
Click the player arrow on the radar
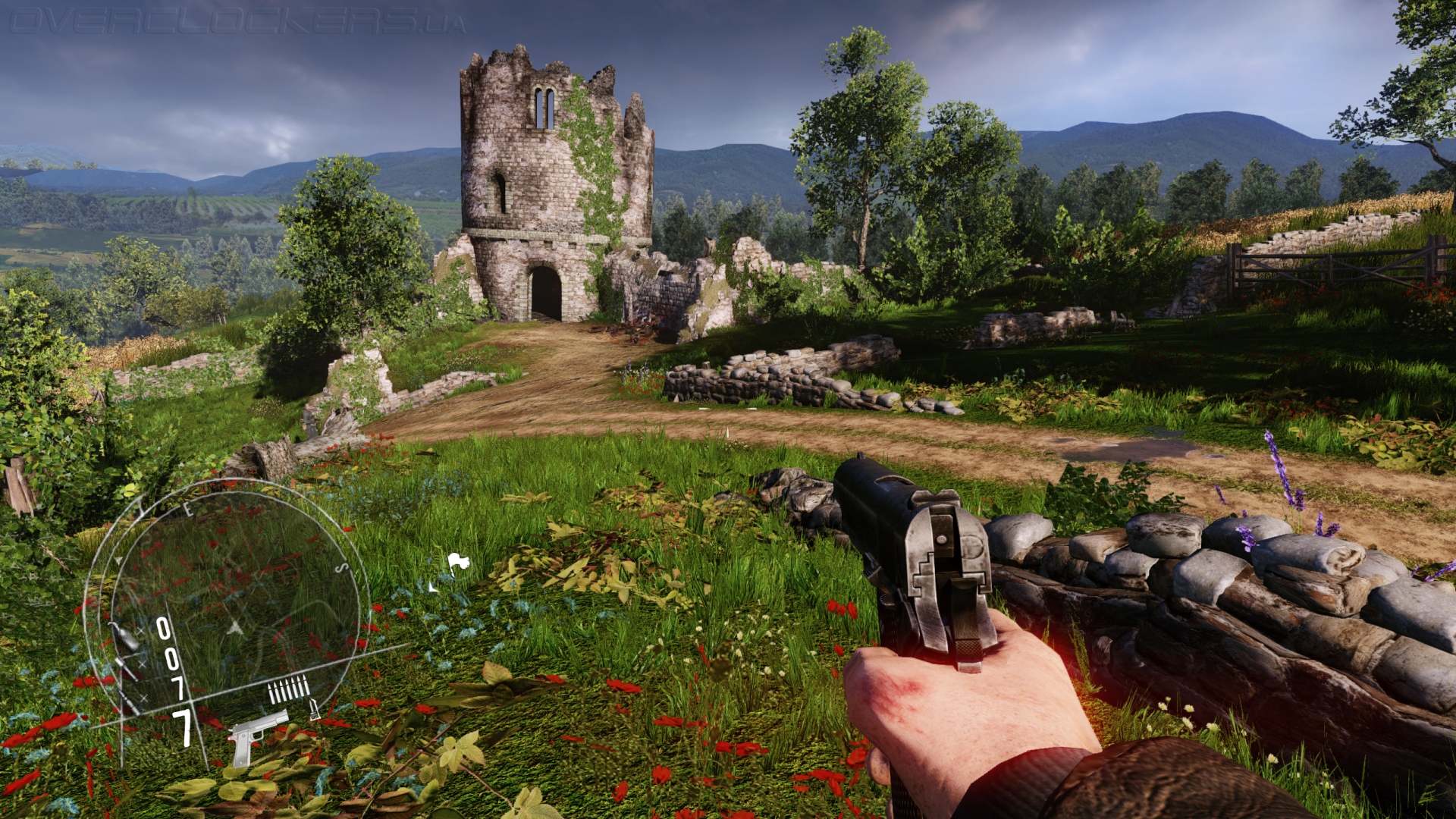coord(236,628)
